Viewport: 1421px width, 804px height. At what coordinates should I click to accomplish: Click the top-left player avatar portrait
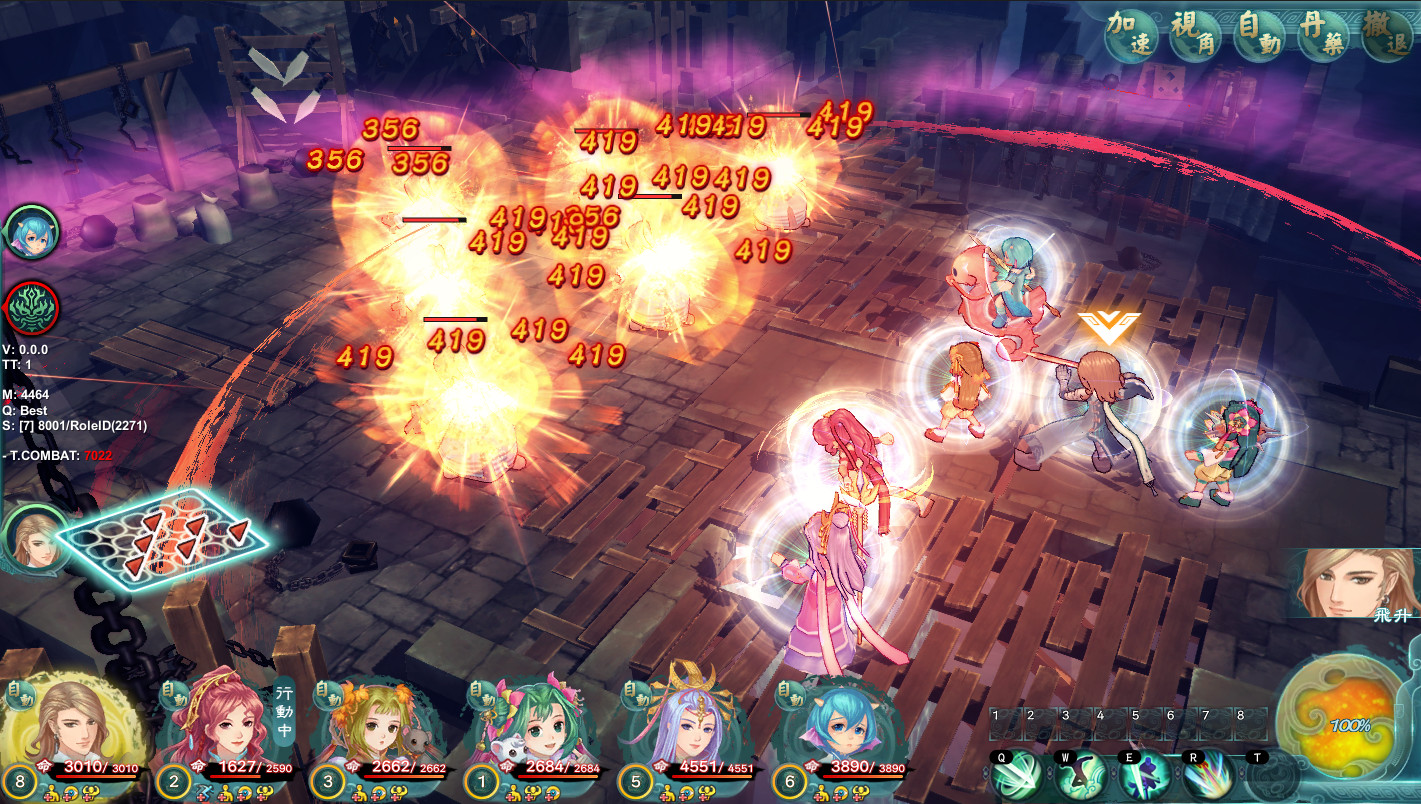33,231
